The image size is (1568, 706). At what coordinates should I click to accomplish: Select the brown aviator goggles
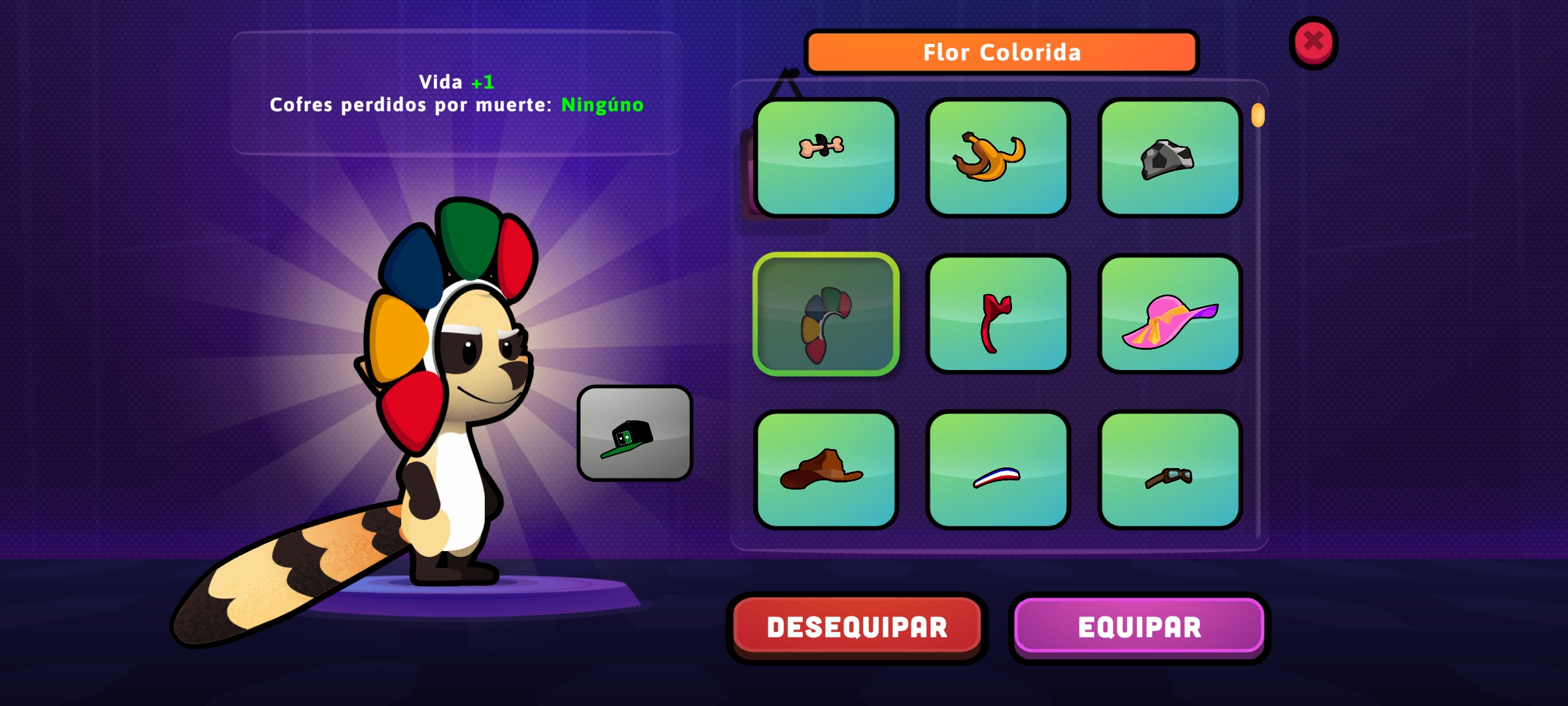1169,470
